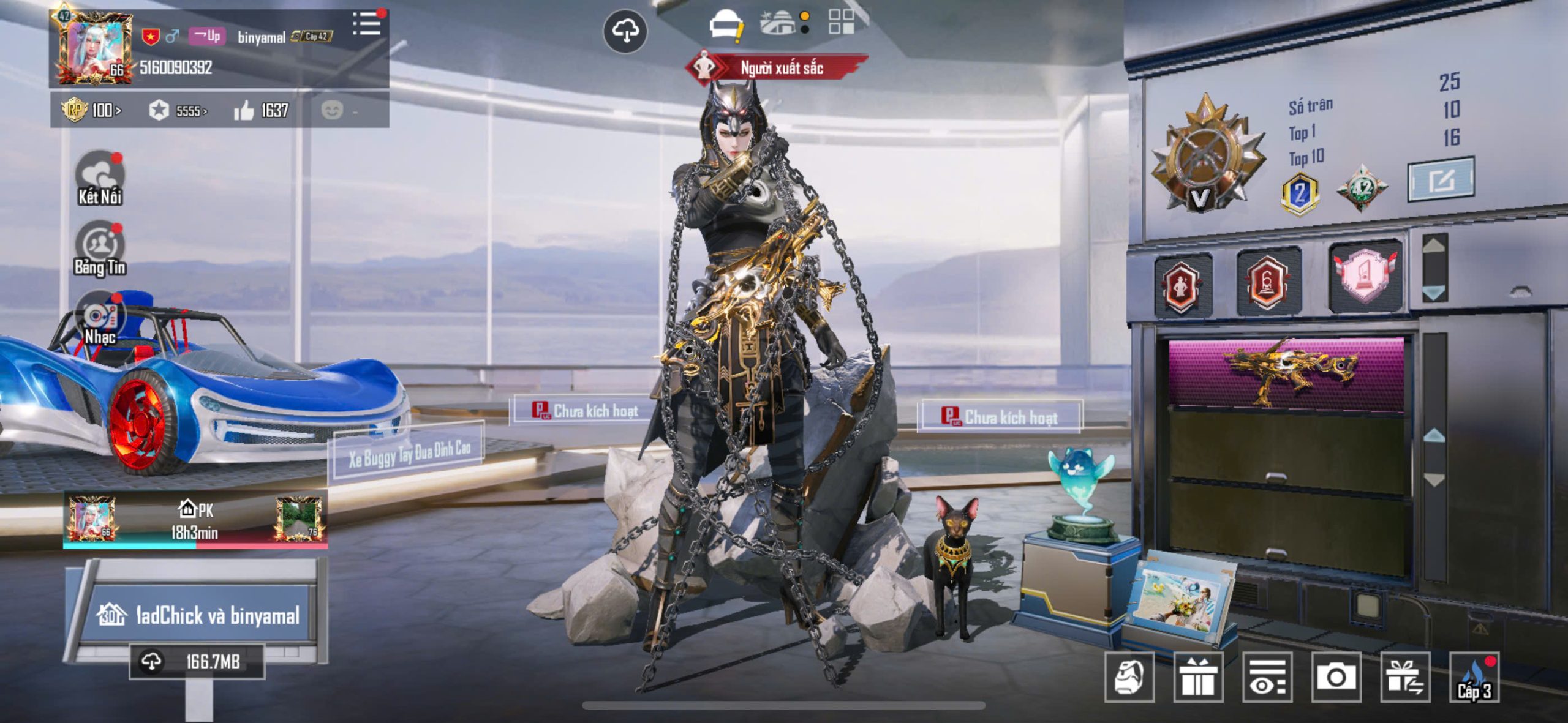1568x723 pixels.
Task: View the RP 100 rank details
Action: 92,110
